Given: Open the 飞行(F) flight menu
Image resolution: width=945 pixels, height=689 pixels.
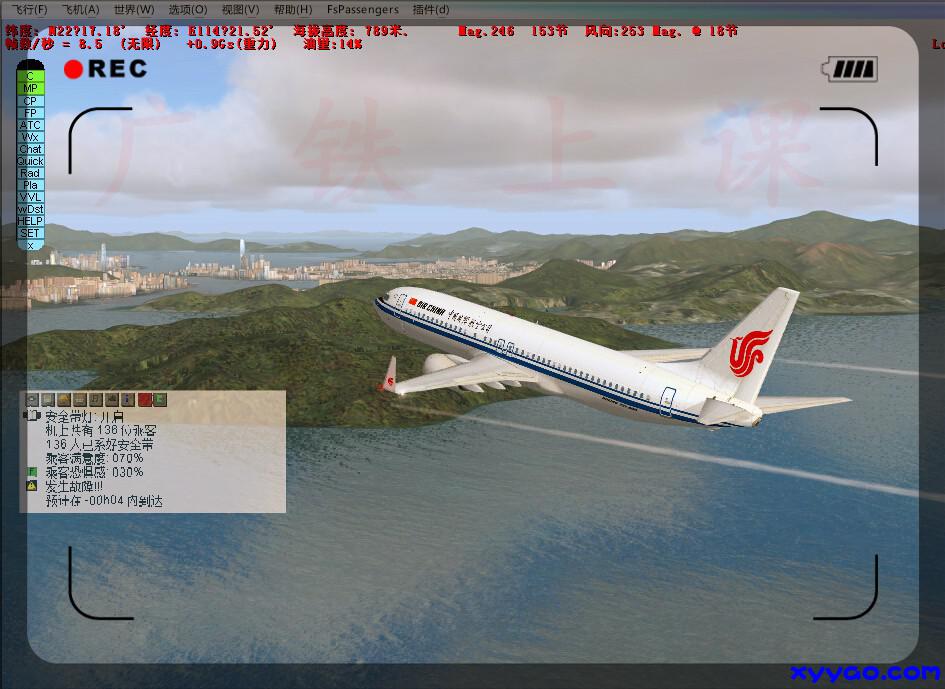Looking at the screenshot, I should (27, 9).
